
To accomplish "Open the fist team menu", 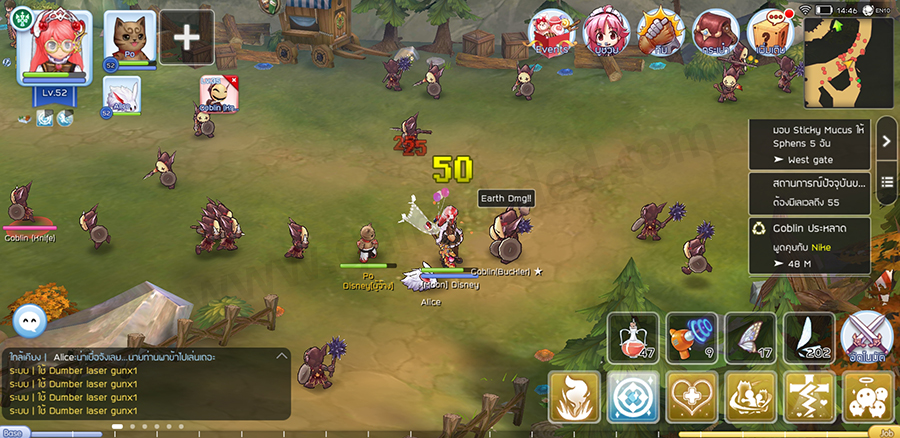I will [x=660, y=32].
